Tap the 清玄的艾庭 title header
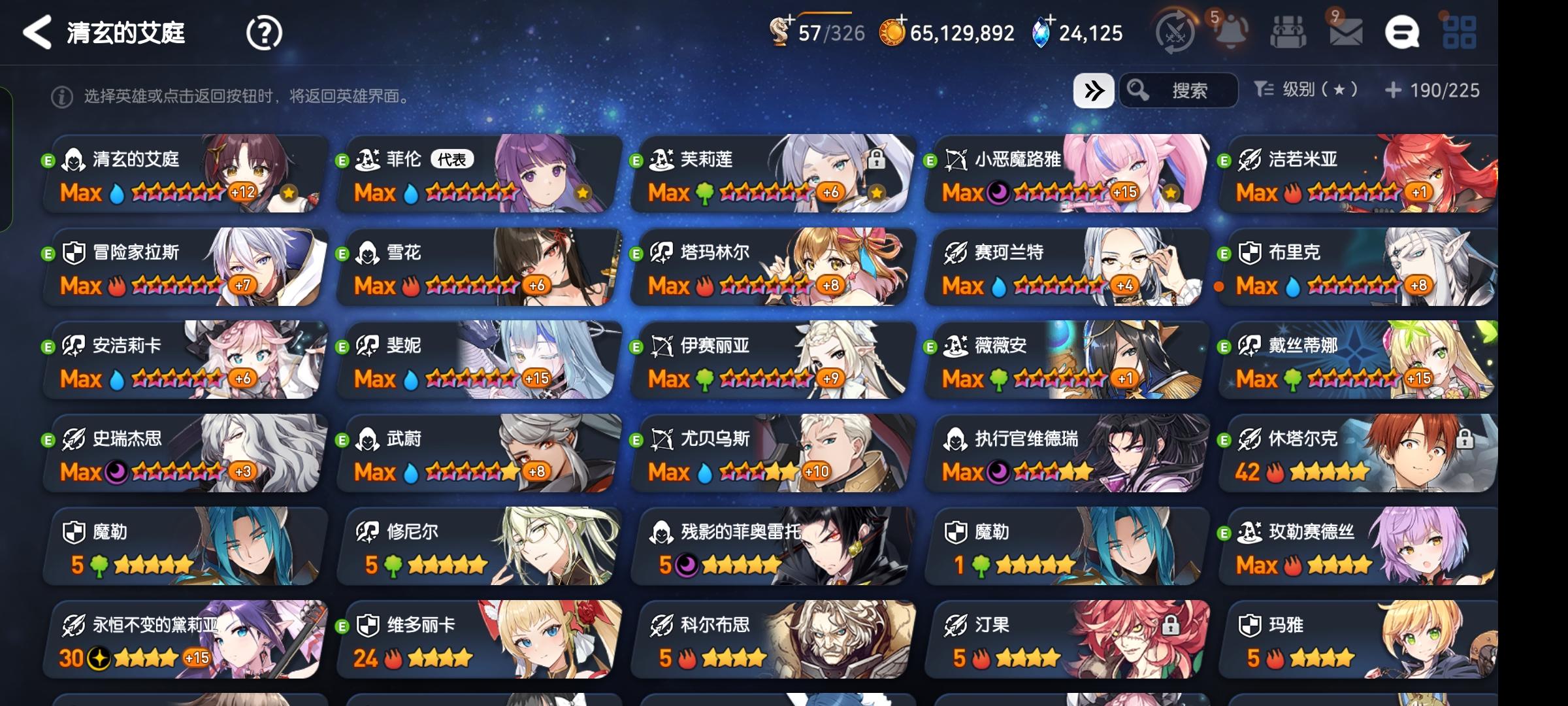Image resolution: width=1568 pixels, height=706 pixels. pos(126,33)
